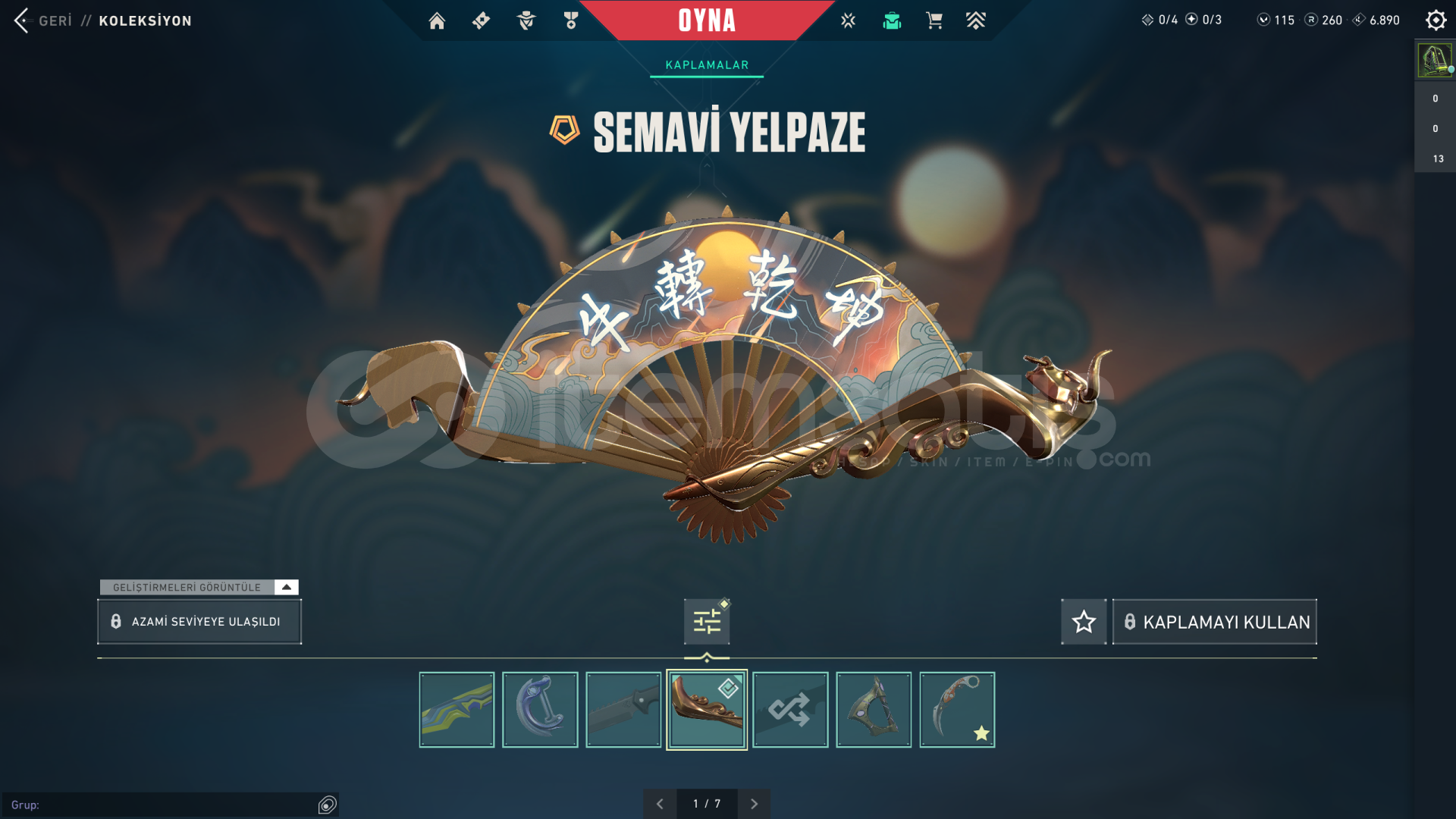Select the blue curved blade skin thumbnail
This screenshot has height=819, width=1456.
tap(540, 710)
